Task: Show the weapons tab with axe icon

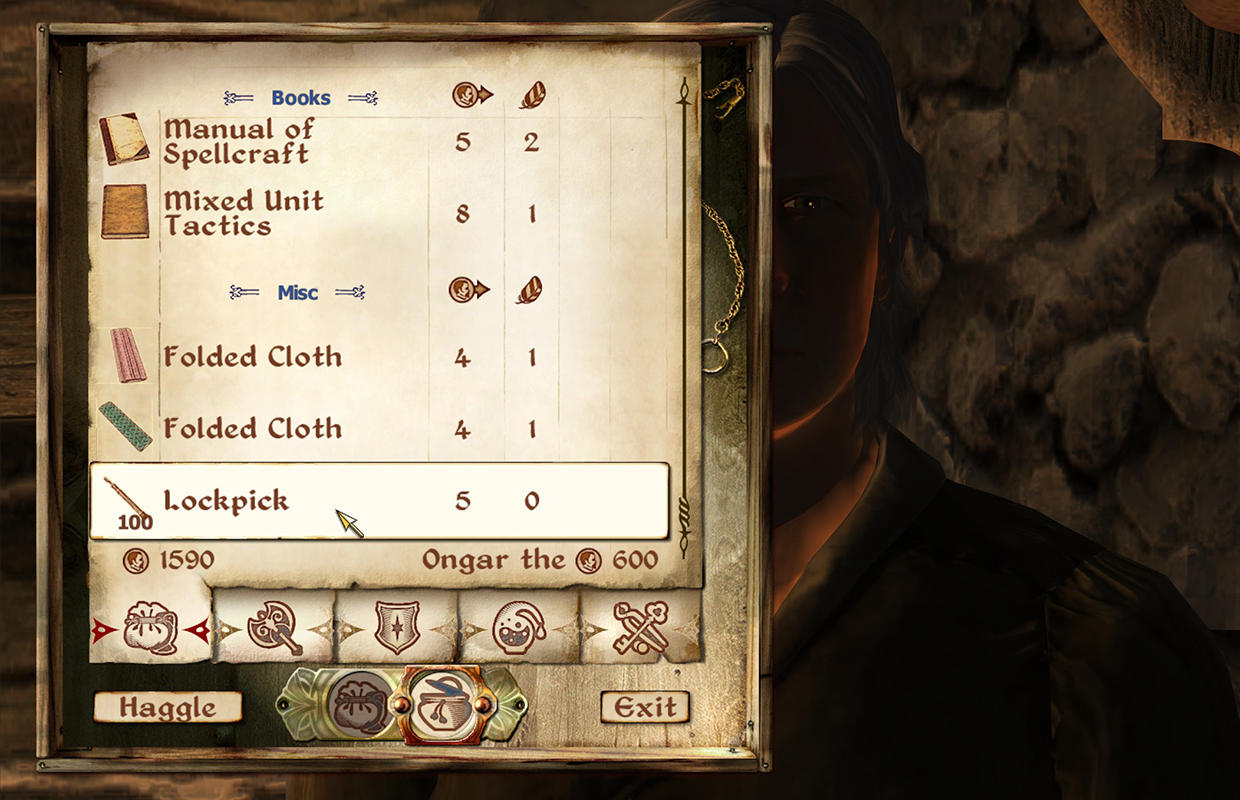Action: pyautogui.click(x=274, y=629)
